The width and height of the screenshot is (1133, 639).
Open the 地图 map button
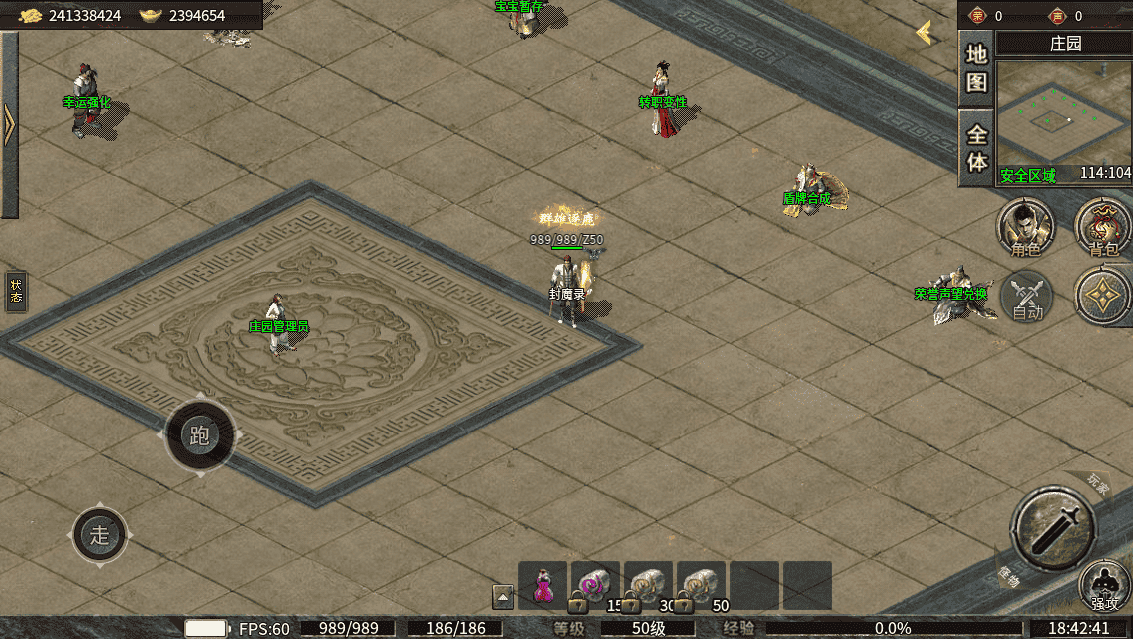pos(976,68)
